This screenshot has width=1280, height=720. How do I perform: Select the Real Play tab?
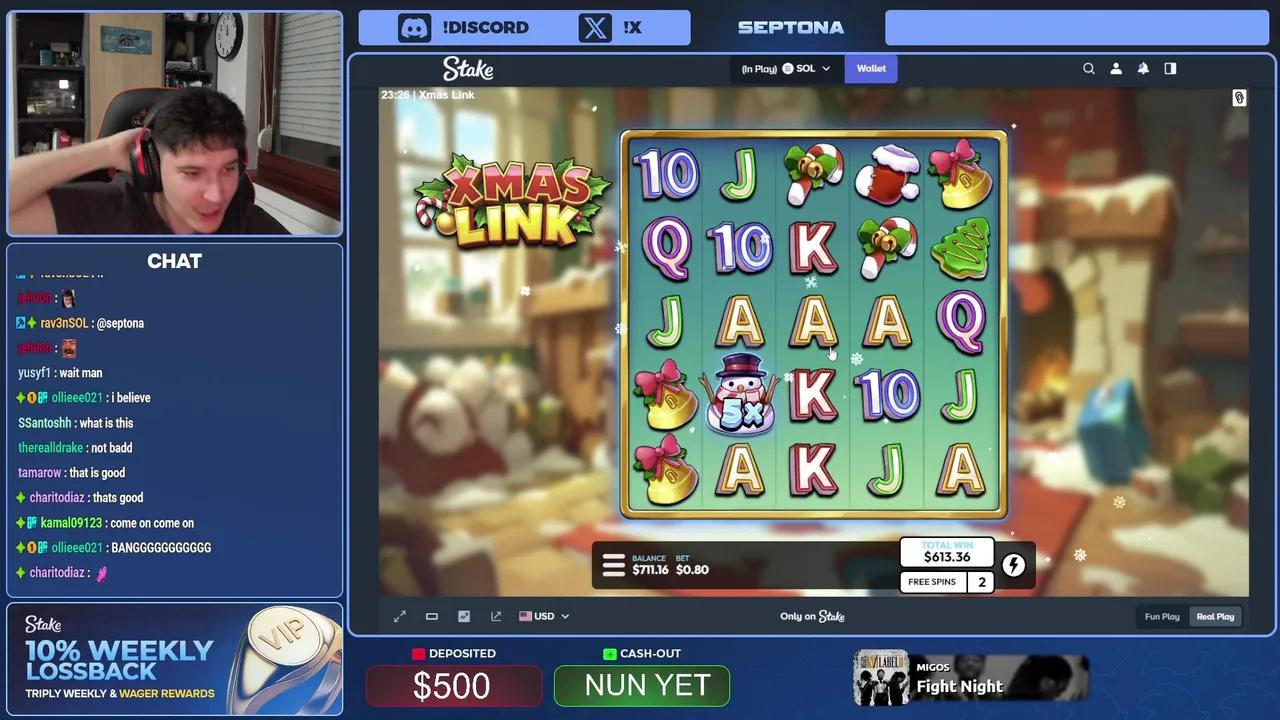tap(1215, 616)
